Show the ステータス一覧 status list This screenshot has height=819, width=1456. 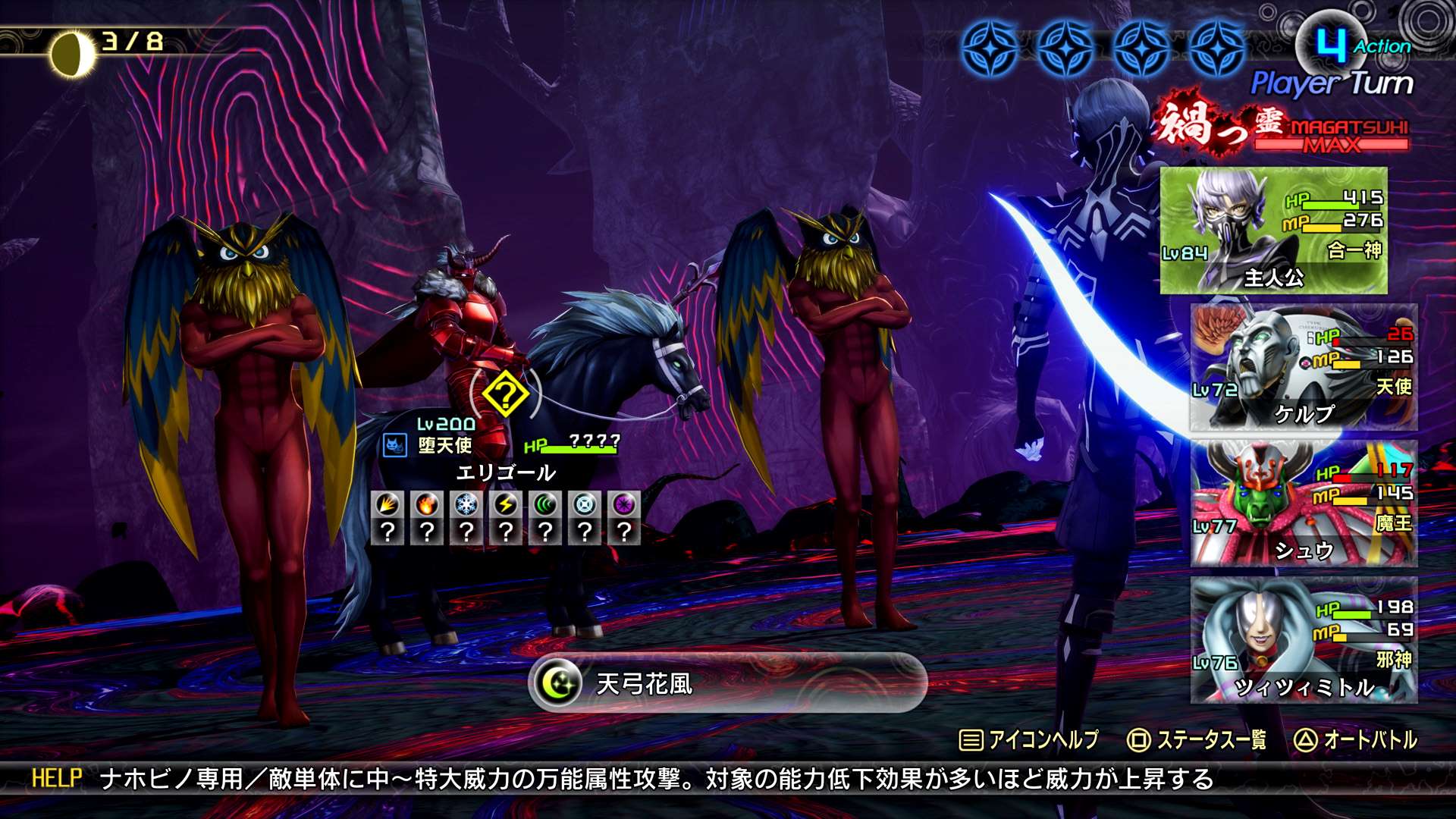(x=1197, y=740)
